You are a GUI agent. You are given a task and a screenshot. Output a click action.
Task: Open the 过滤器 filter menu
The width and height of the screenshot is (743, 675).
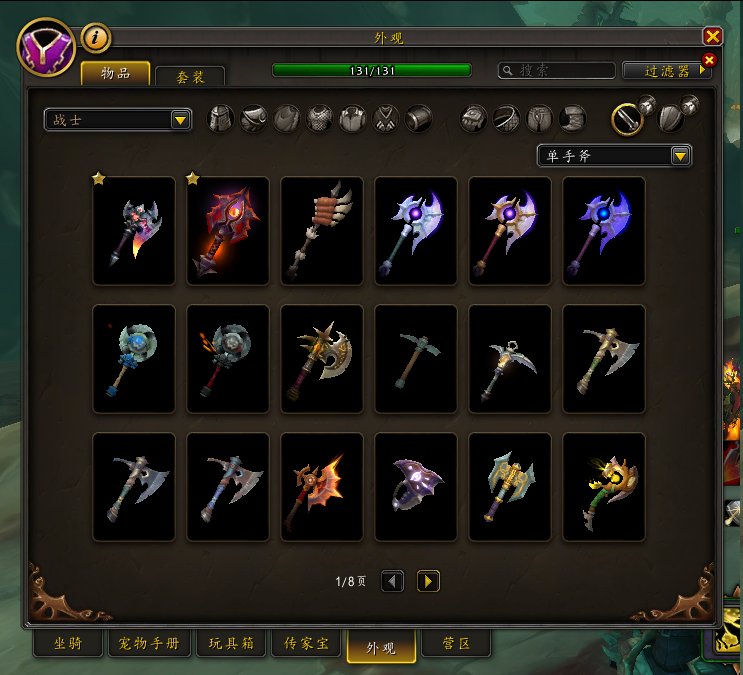coord(667,71)
